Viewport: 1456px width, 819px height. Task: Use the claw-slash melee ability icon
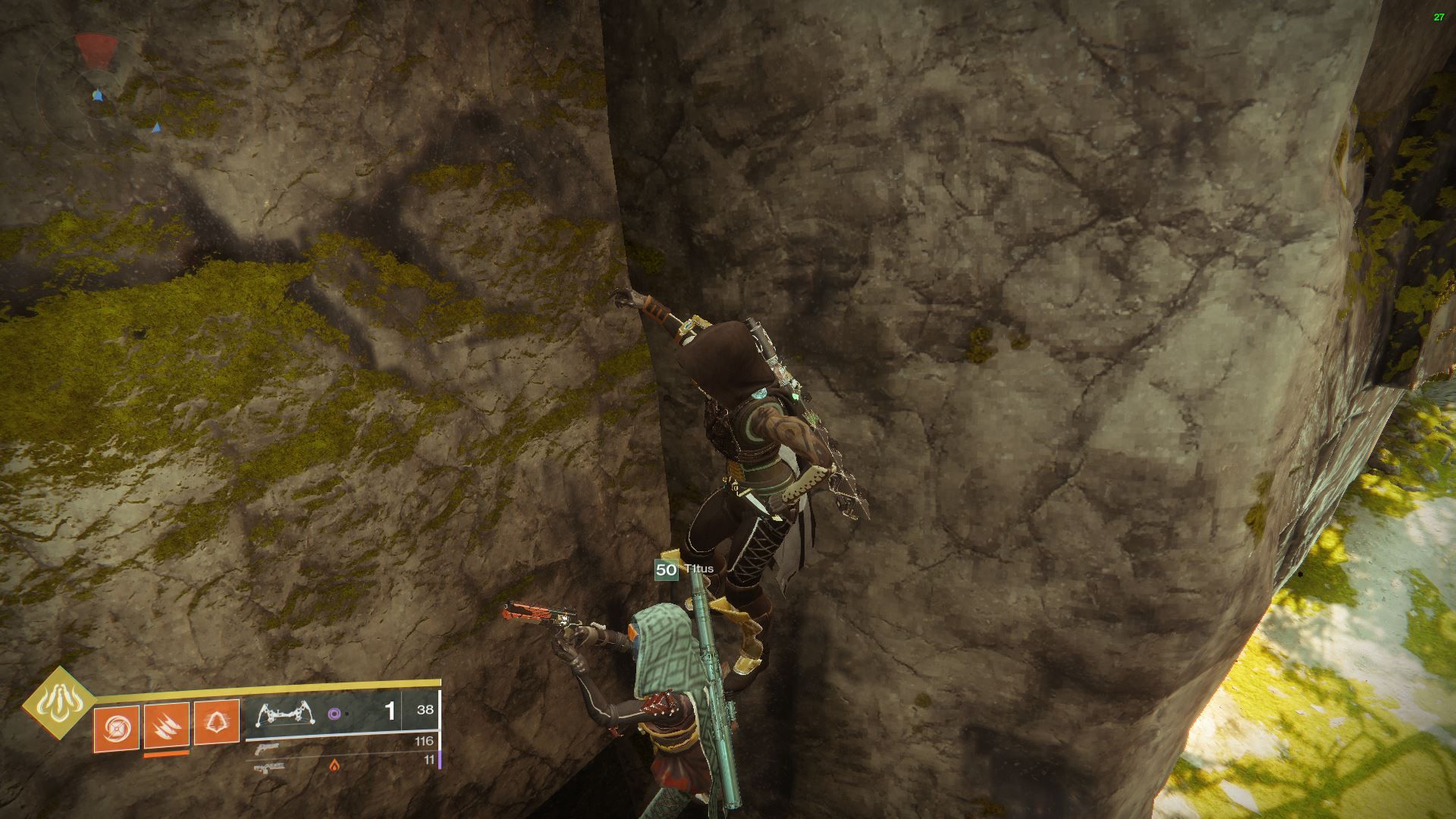click(166, 724)
